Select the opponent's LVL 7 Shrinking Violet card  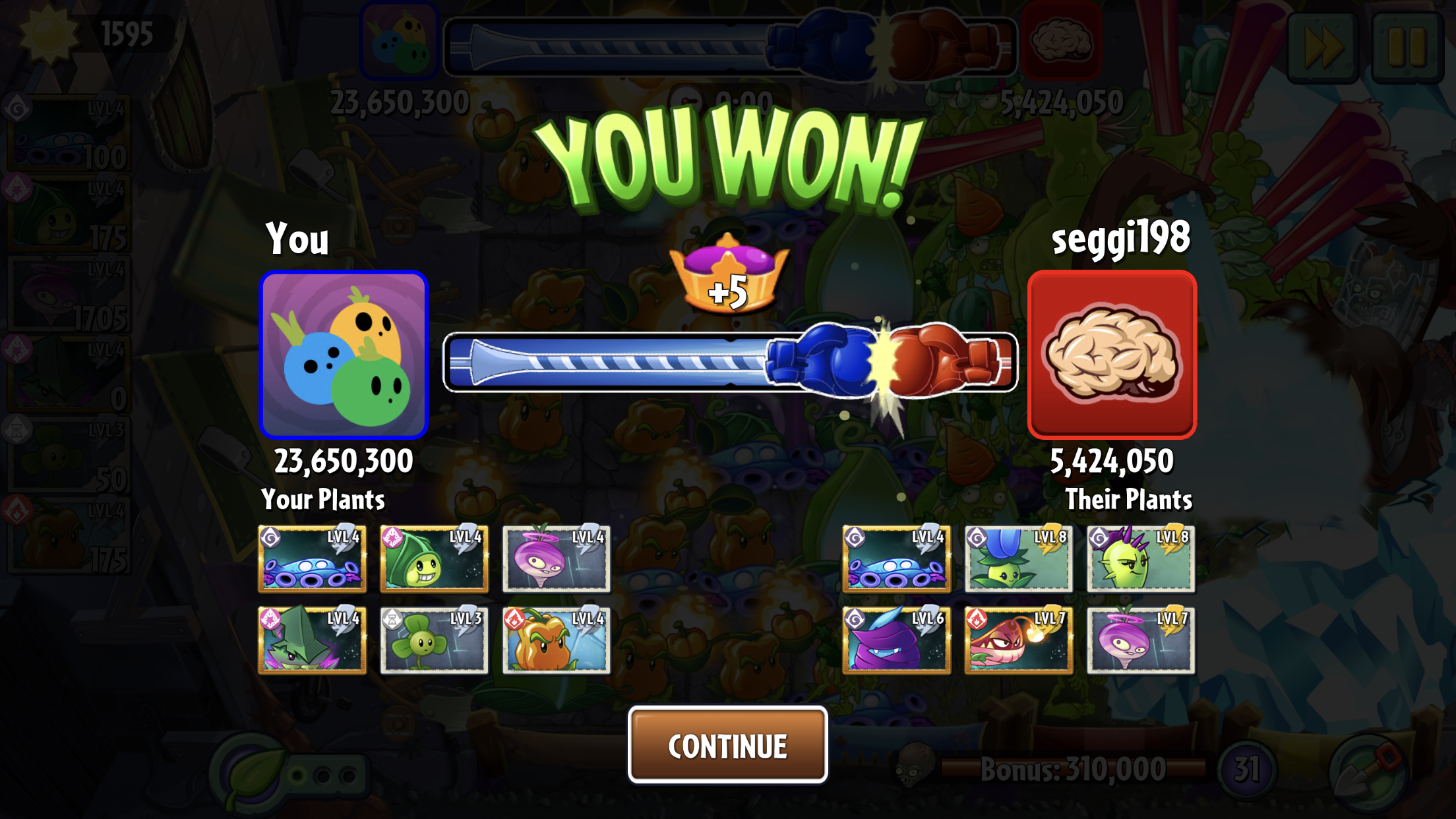(1141, 640)
